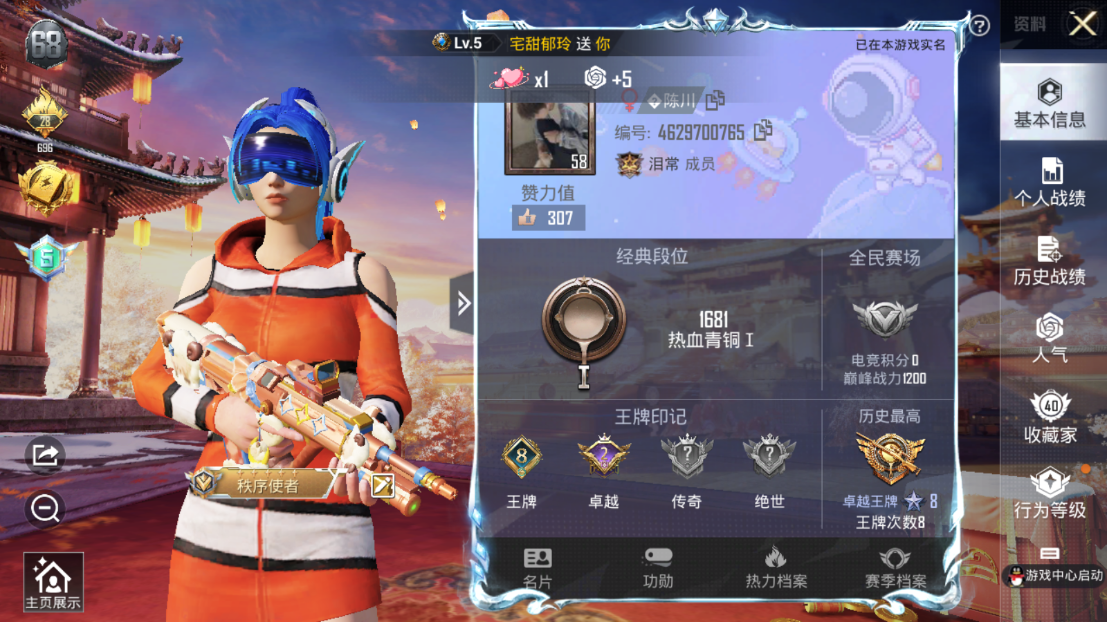
Task: Close the profile panel with the X
Action: coord(1082,24)
